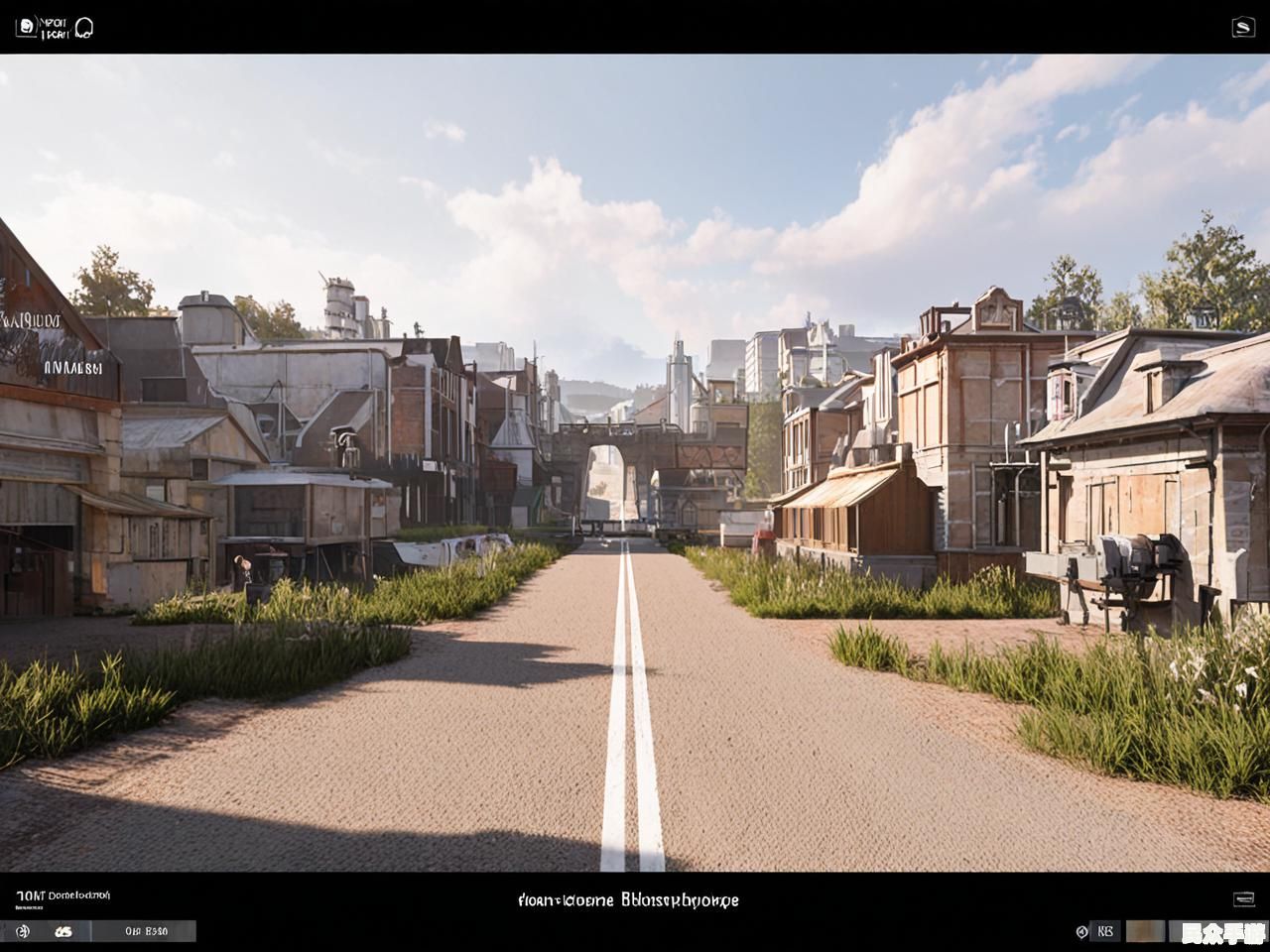Open the logo icon at top-left
The image size is (1270, 952).
[x=26, y=27]
